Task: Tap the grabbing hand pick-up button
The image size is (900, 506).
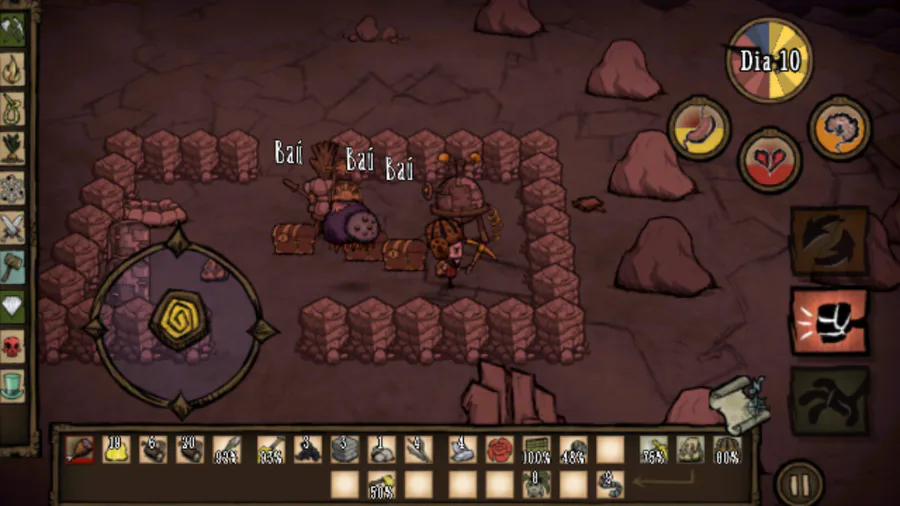Action: tap(829, 400)
